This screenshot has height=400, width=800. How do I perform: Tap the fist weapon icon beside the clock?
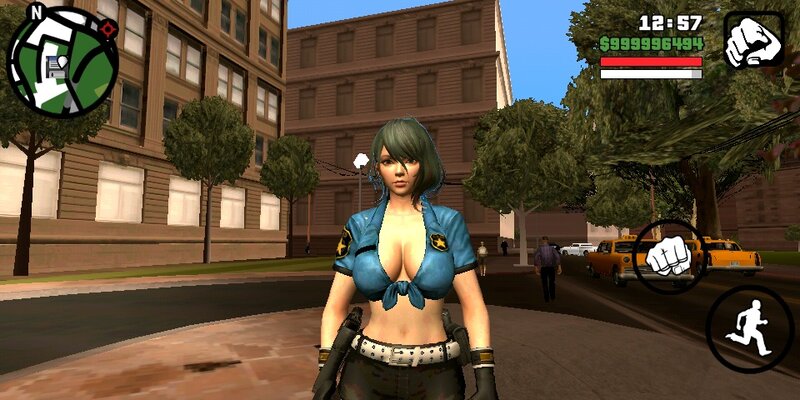point(753,40)
